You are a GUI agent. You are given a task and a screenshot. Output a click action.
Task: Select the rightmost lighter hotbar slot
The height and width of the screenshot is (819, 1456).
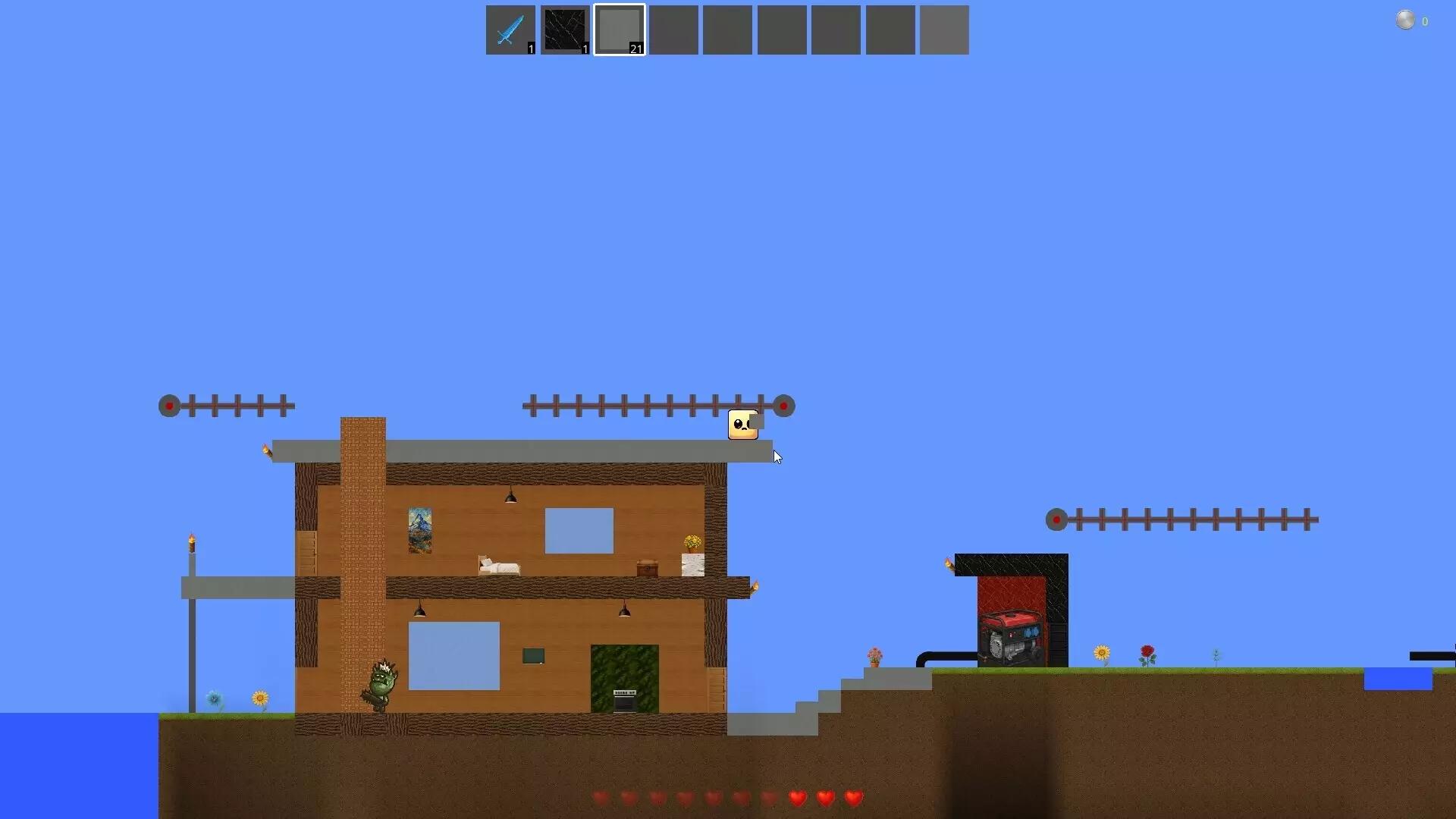944,30
